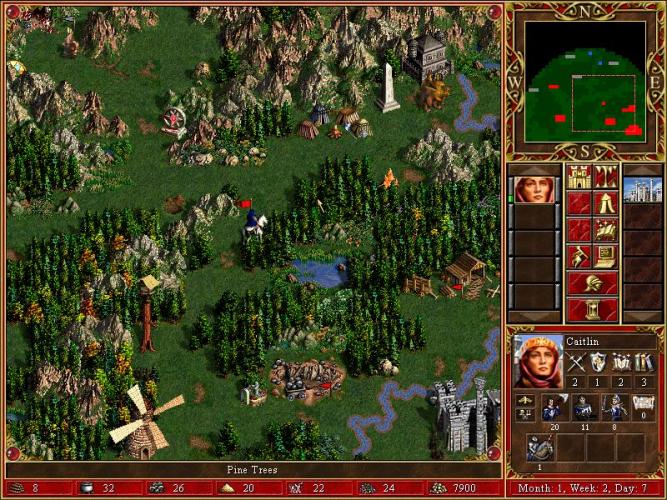Open System Options with the computer button
This screenshot has width=667, height=500.
point(605,256)
